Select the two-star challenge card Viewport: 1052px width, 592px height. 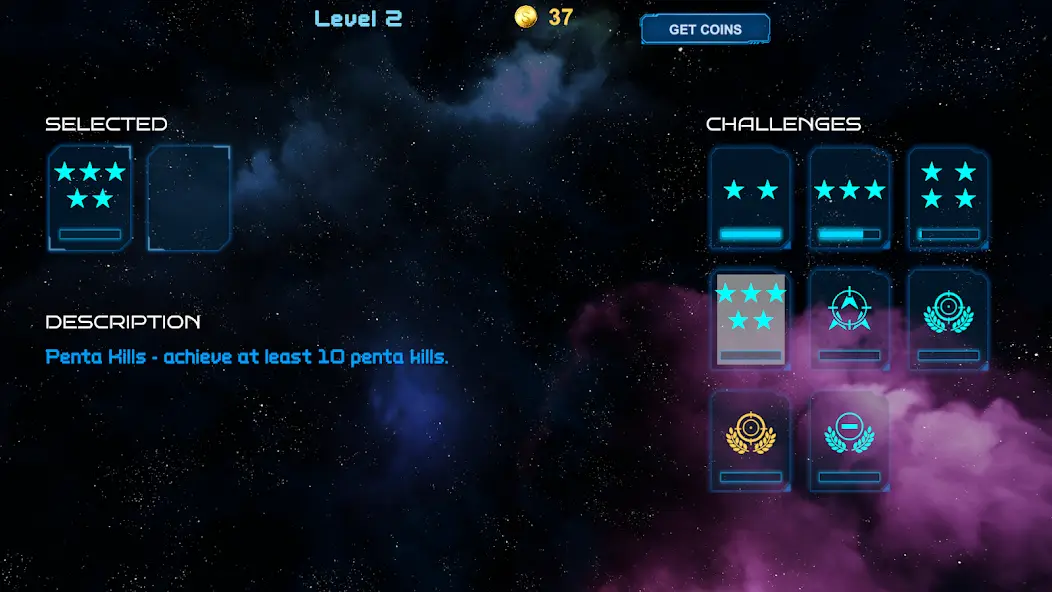pyautogui.click(x=750, y=198)
